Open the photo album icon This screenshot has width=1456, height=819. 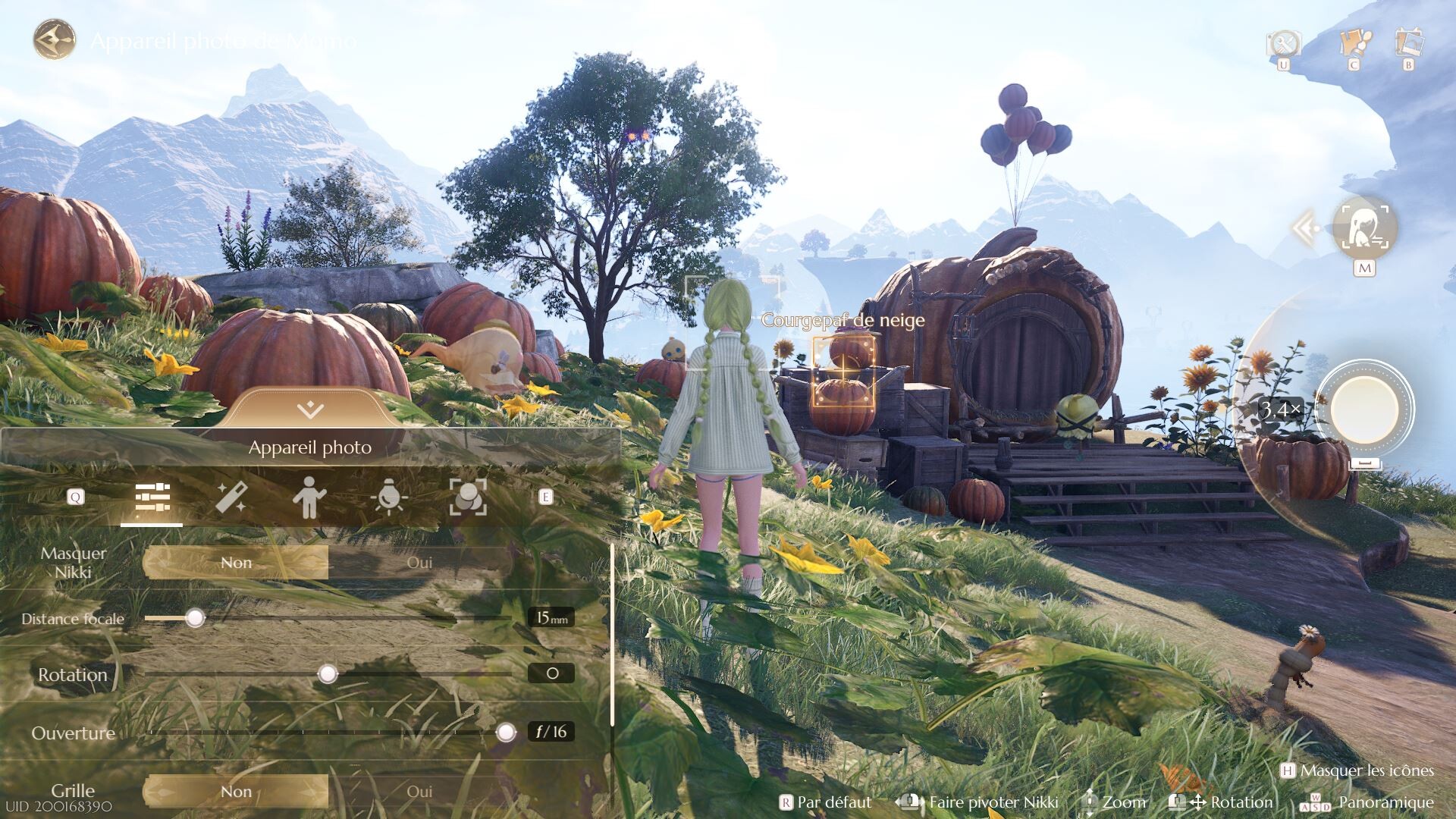[x=1409, y=42]
